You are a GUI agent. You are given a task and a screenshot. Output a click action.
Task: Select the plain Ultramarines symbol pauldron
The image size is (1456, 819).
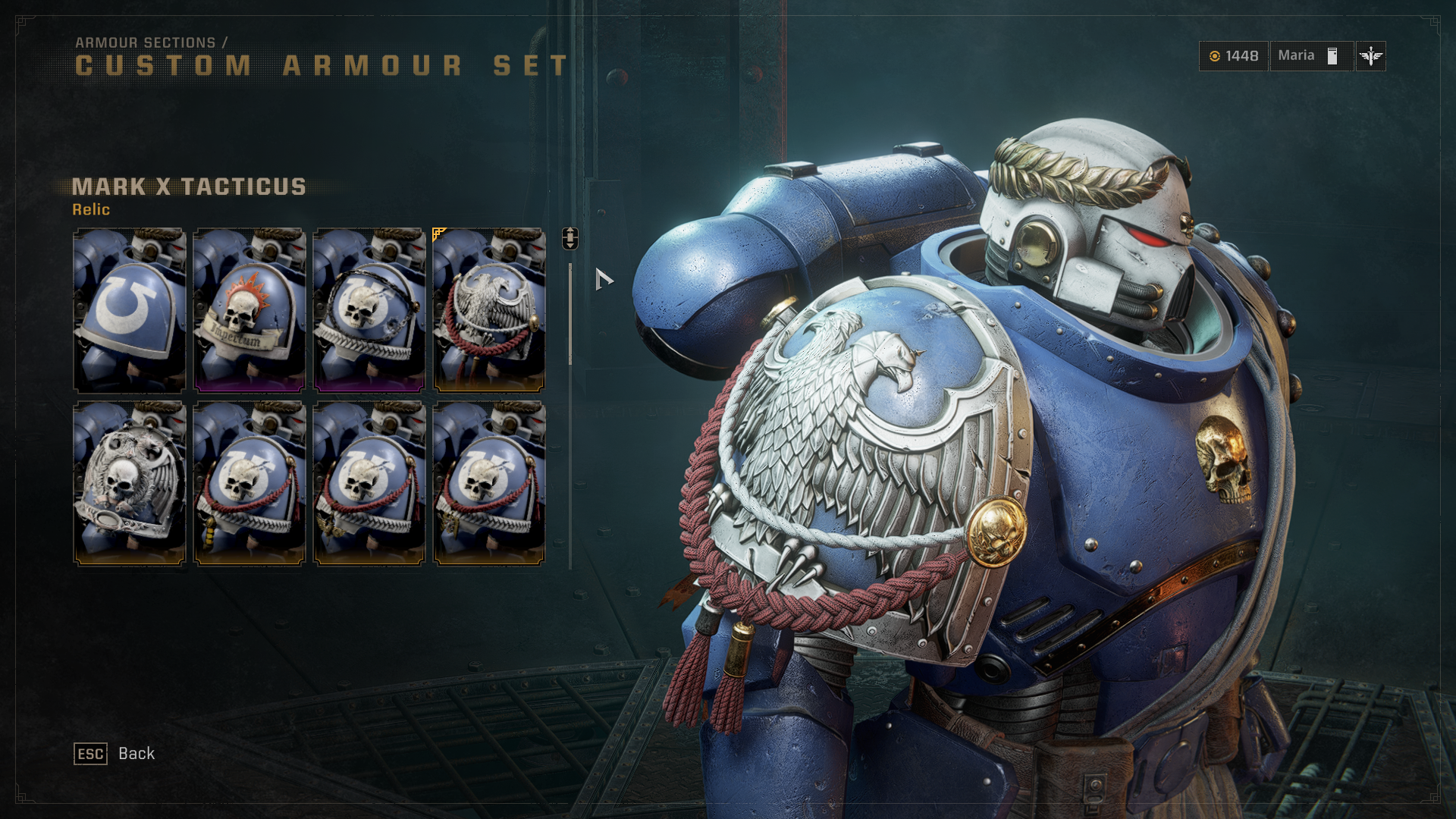(129, 309)
